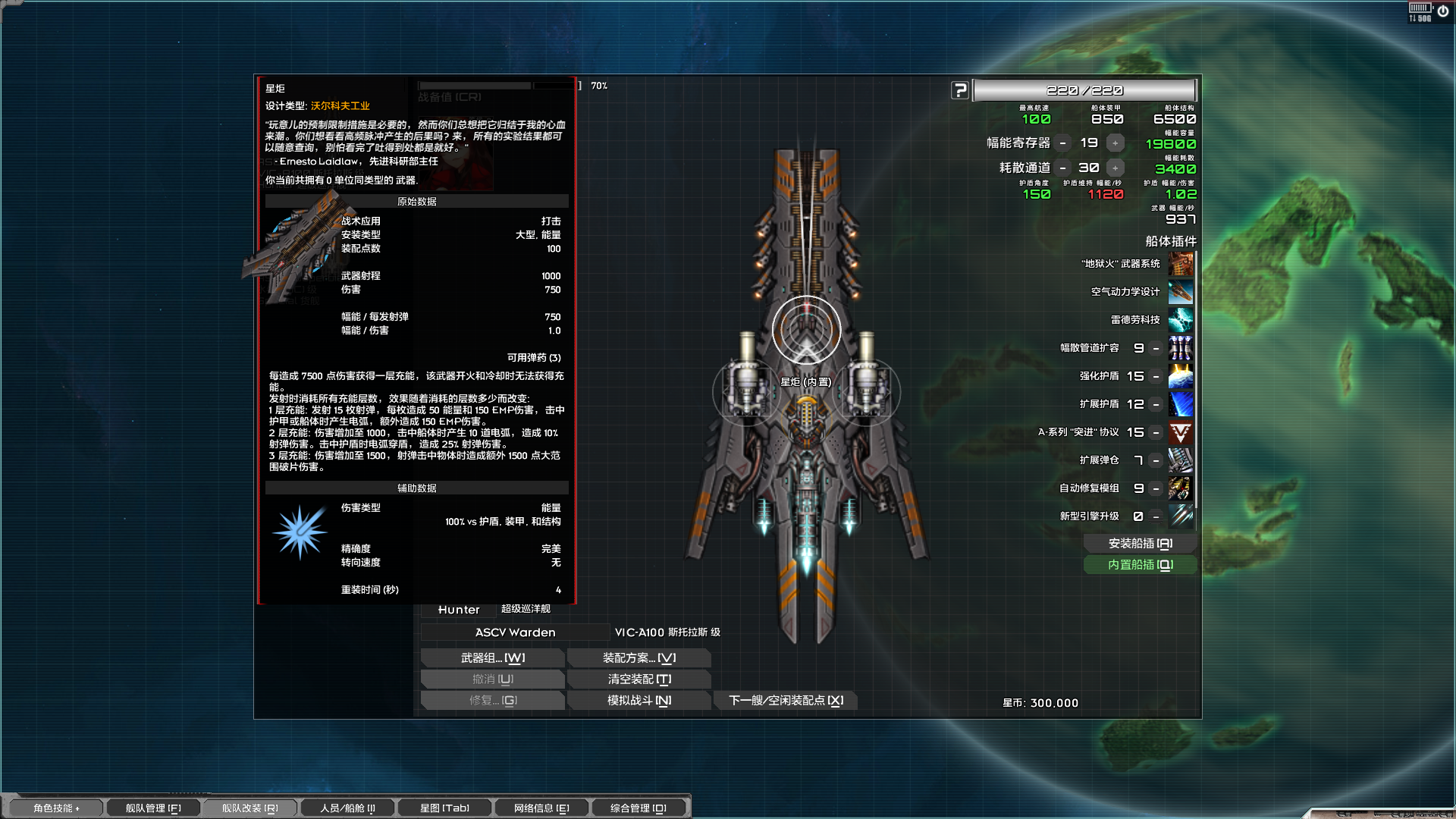Open the question mark help icon
1456x819 pixels.
(x=961, y=89)
